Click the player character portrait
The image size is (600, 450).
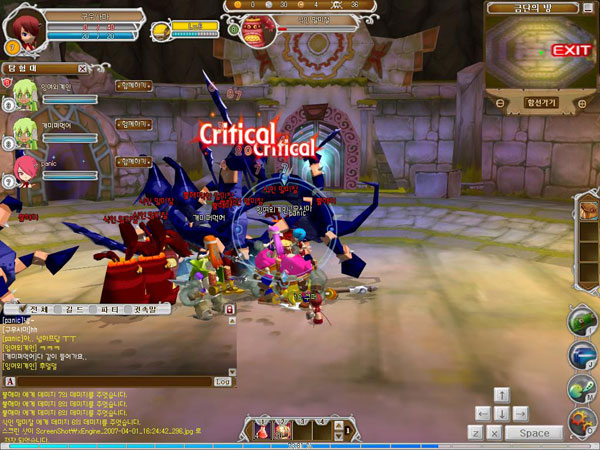pyautogui.click(x=22, y=27)
